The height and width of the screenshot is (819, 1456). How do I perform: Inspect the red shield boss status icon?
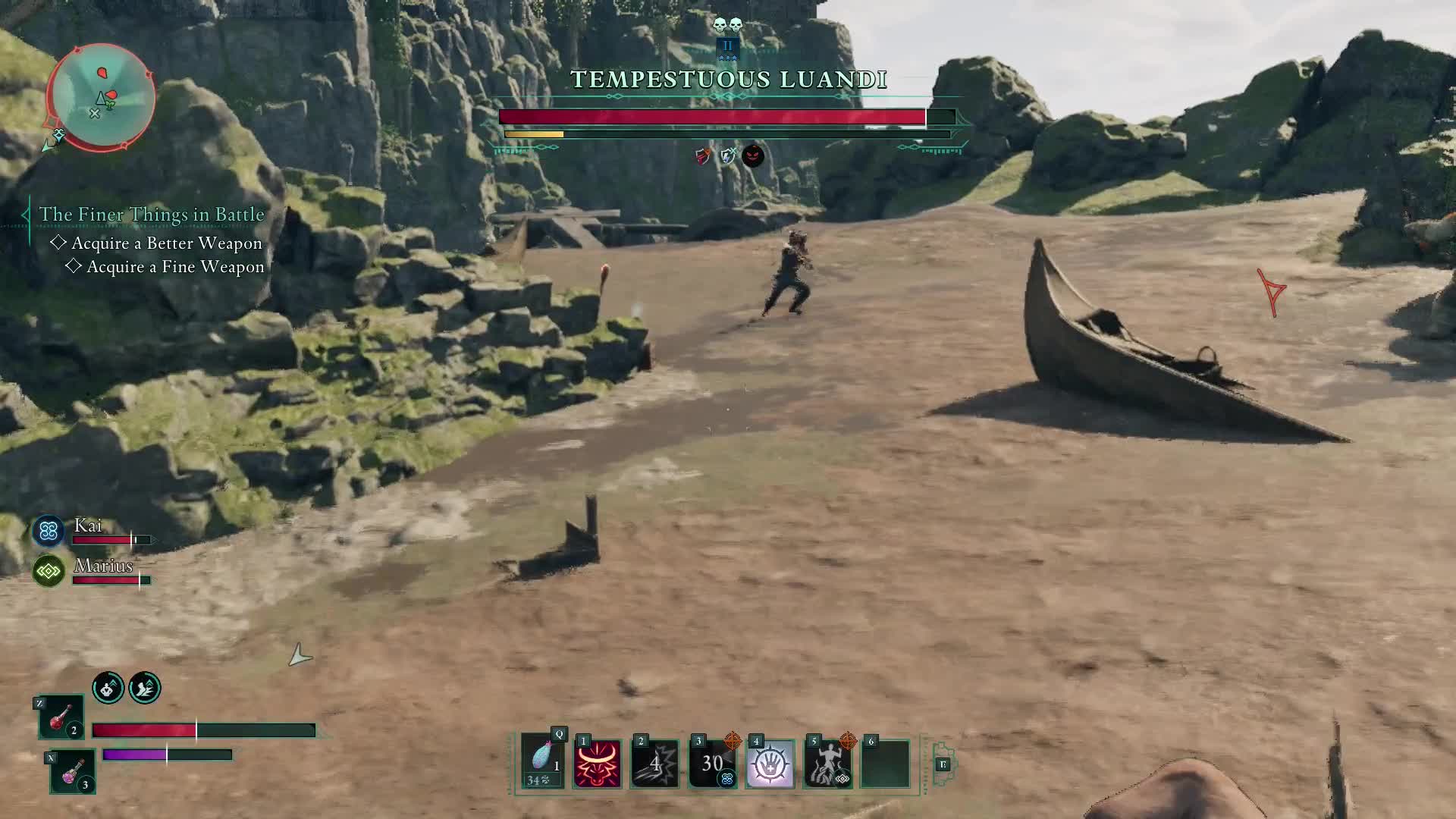click(703, 156)
